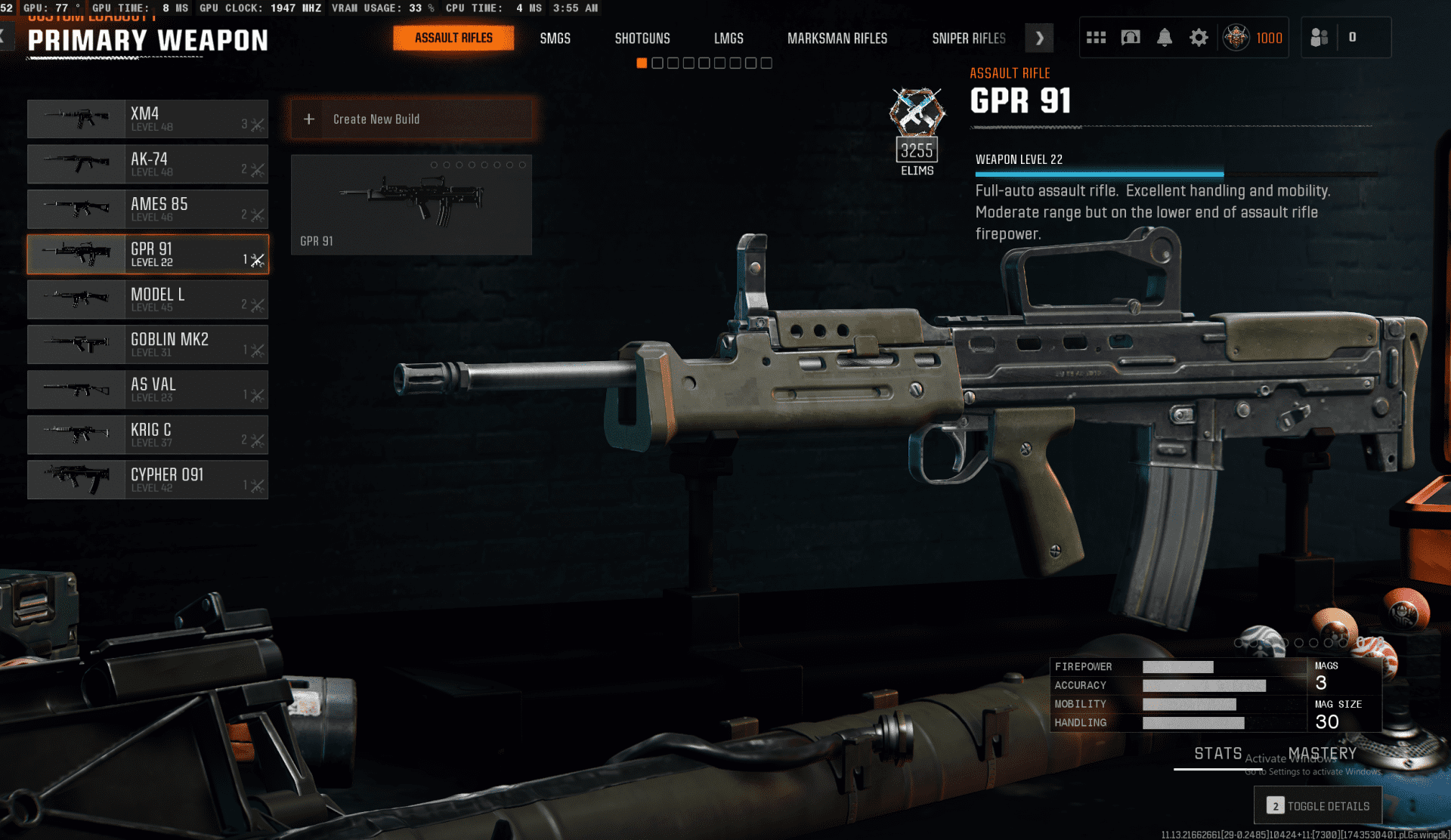1451x840 pixels.
Task: Choose the XM4 assault rifle
Action: point(148,119)
